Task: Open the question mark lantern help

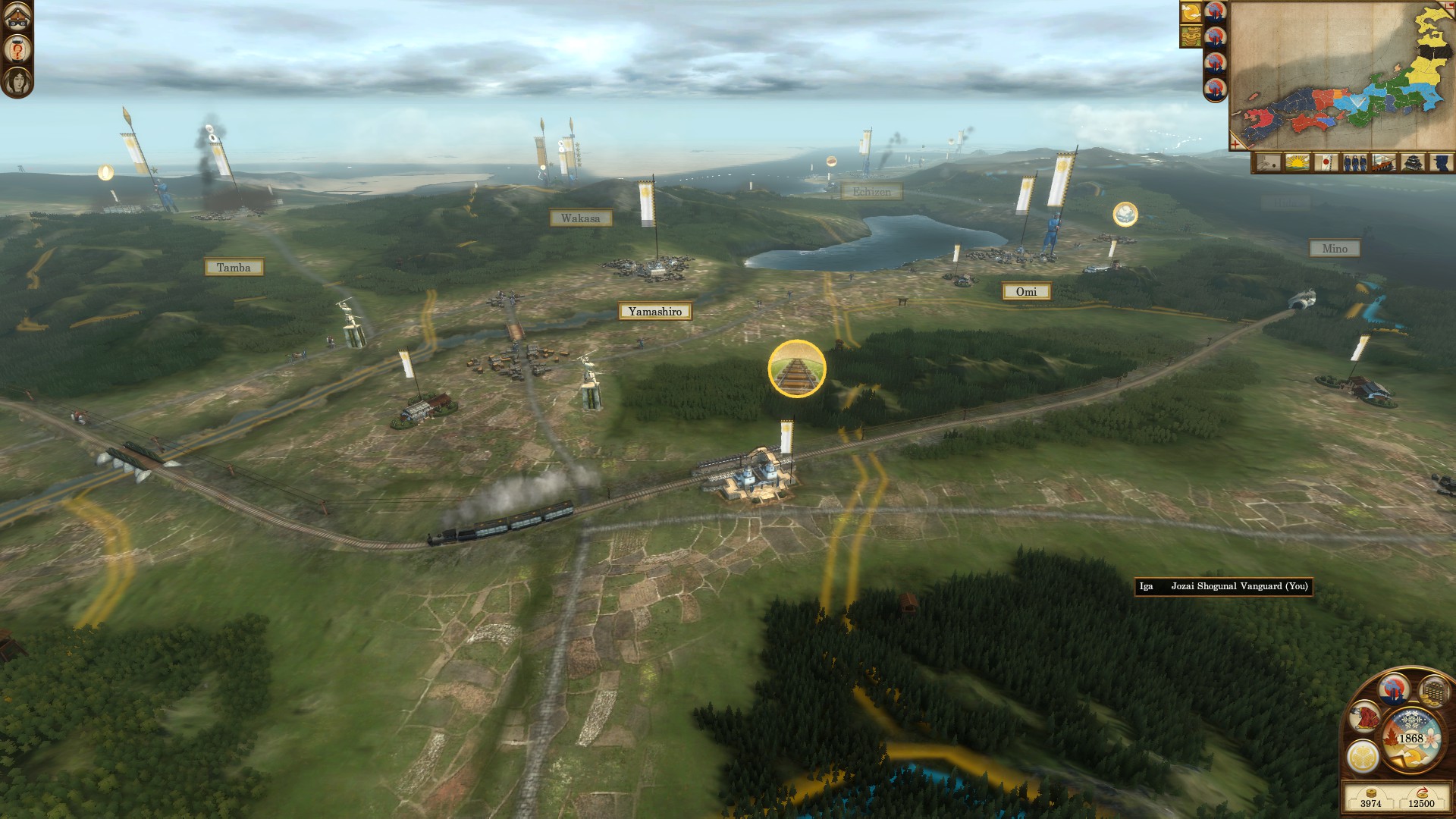Action: click(17, 50)
